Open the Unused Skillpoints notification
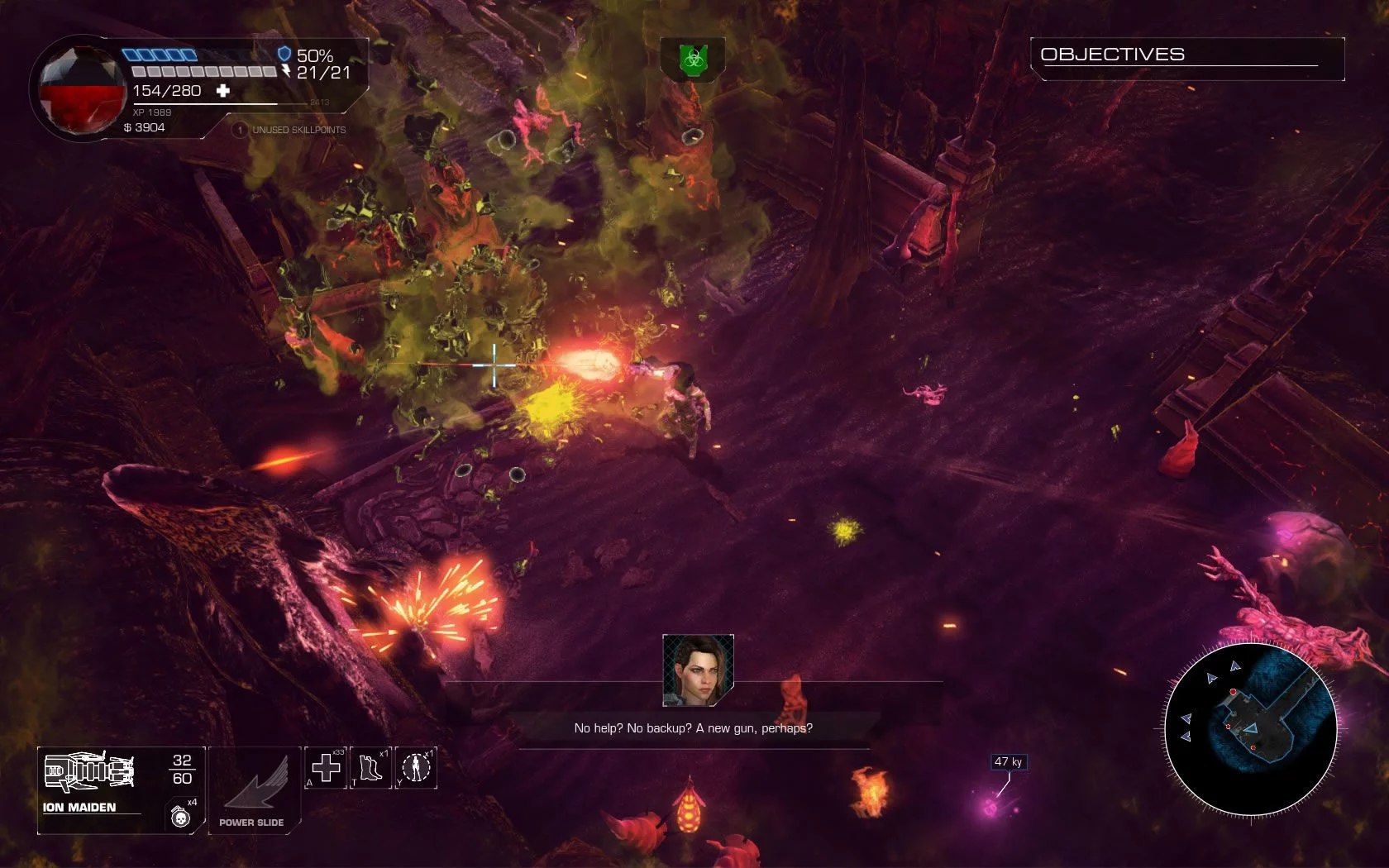 (290, 130)
